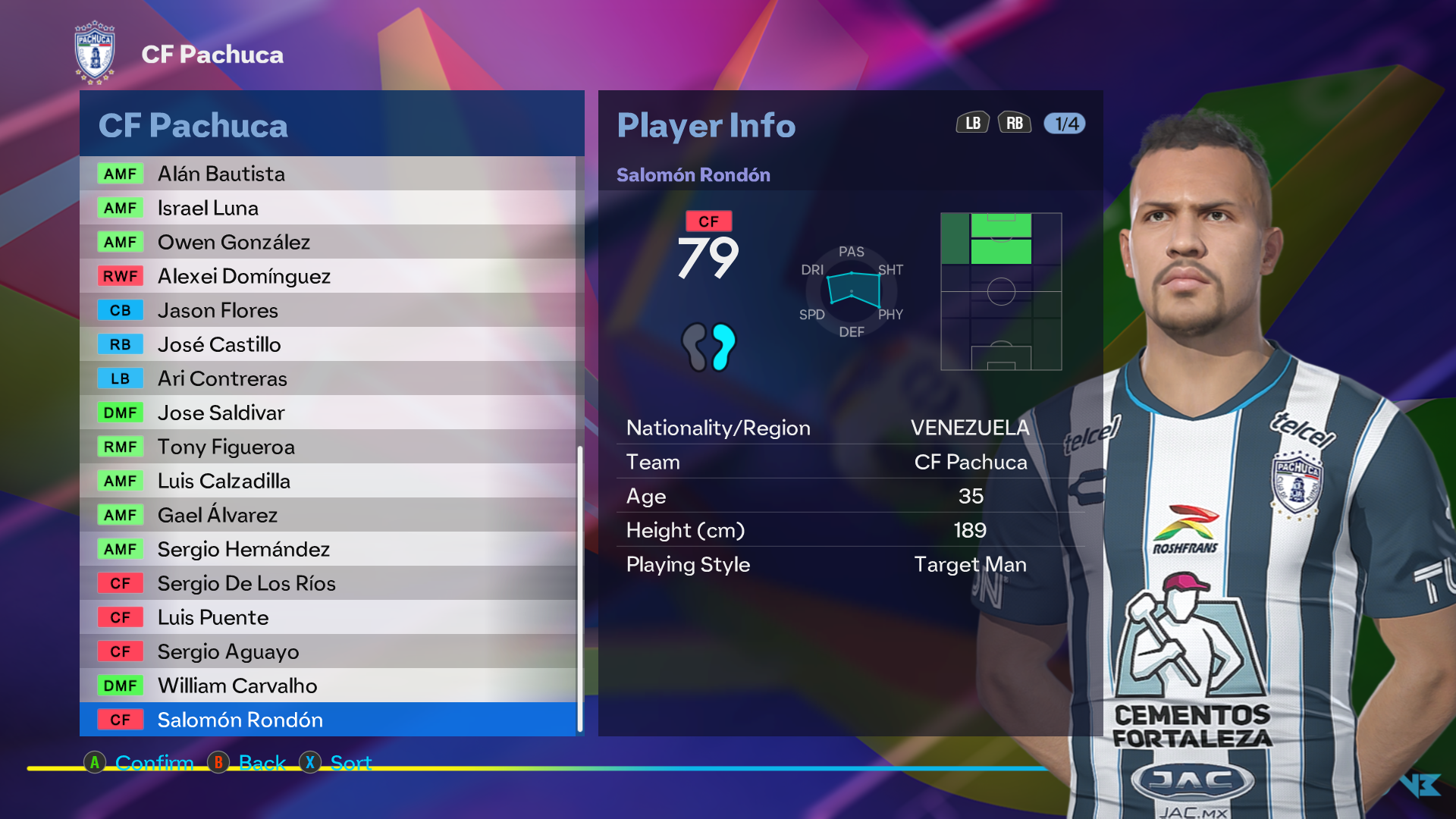The image size is (1456, 819).
Task: Choose Israel Luna in the player list
Action: tap(328, 208)
